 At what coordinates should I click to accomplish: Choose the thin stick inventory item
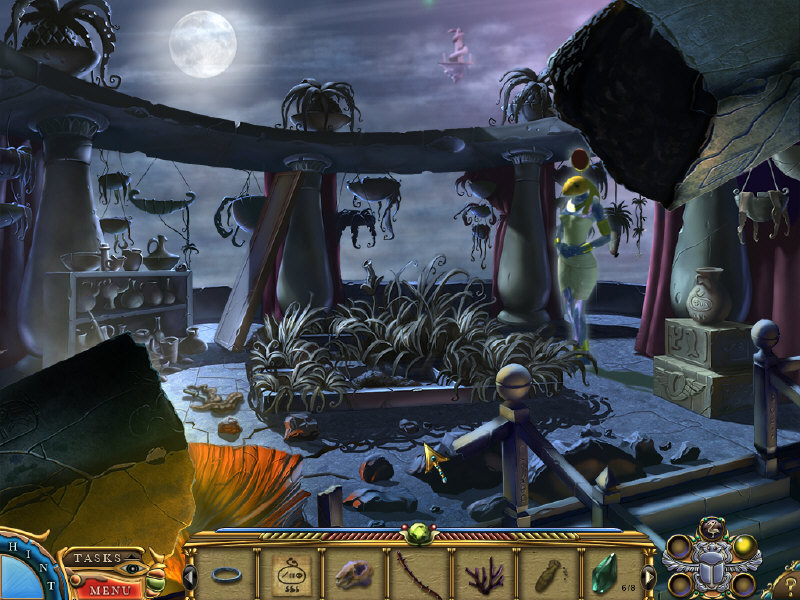(419, 576)
